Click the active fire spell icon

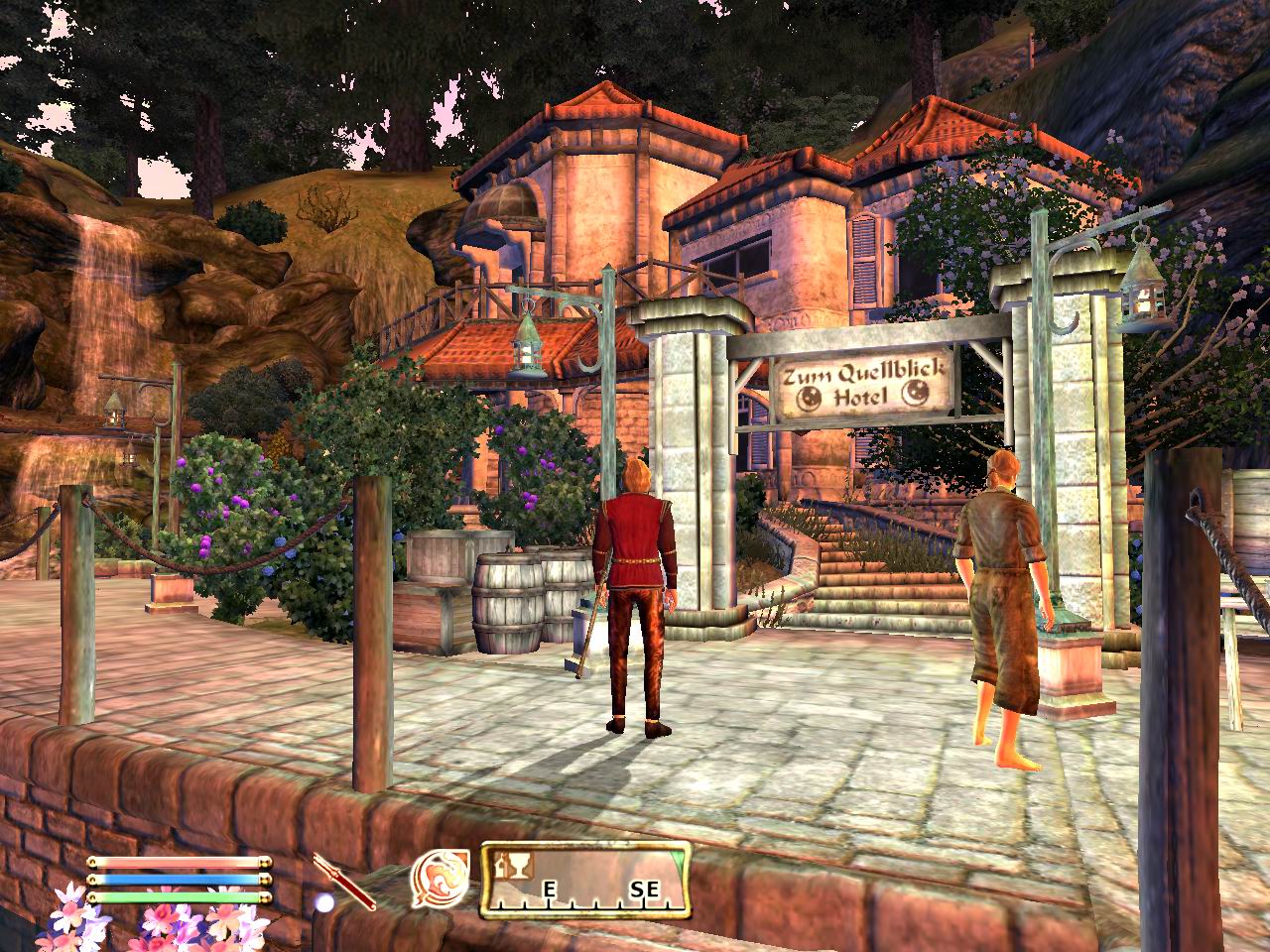point(440,879)
